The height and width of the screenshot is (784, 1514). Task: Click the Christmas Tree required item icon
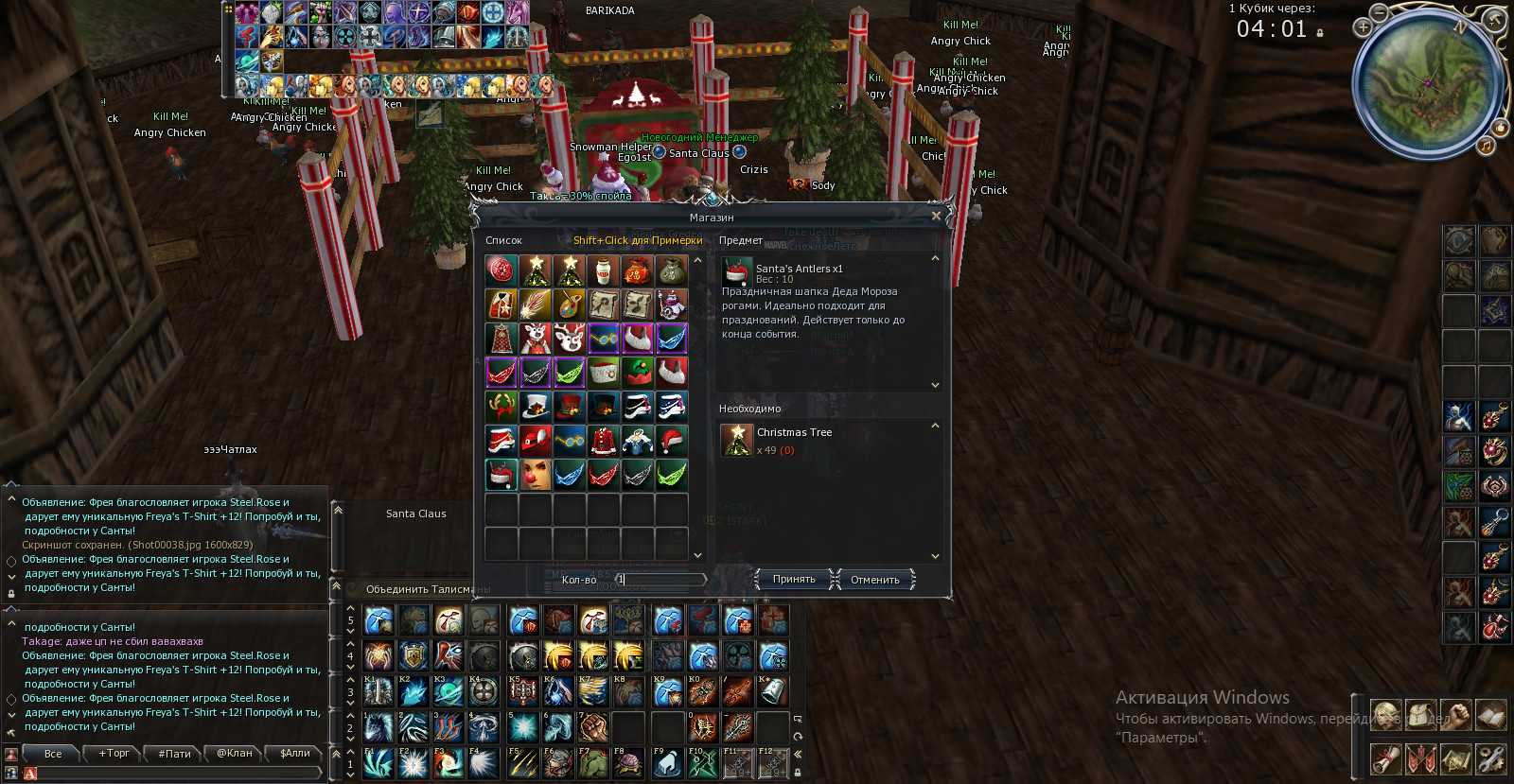[x=736, y=440]
